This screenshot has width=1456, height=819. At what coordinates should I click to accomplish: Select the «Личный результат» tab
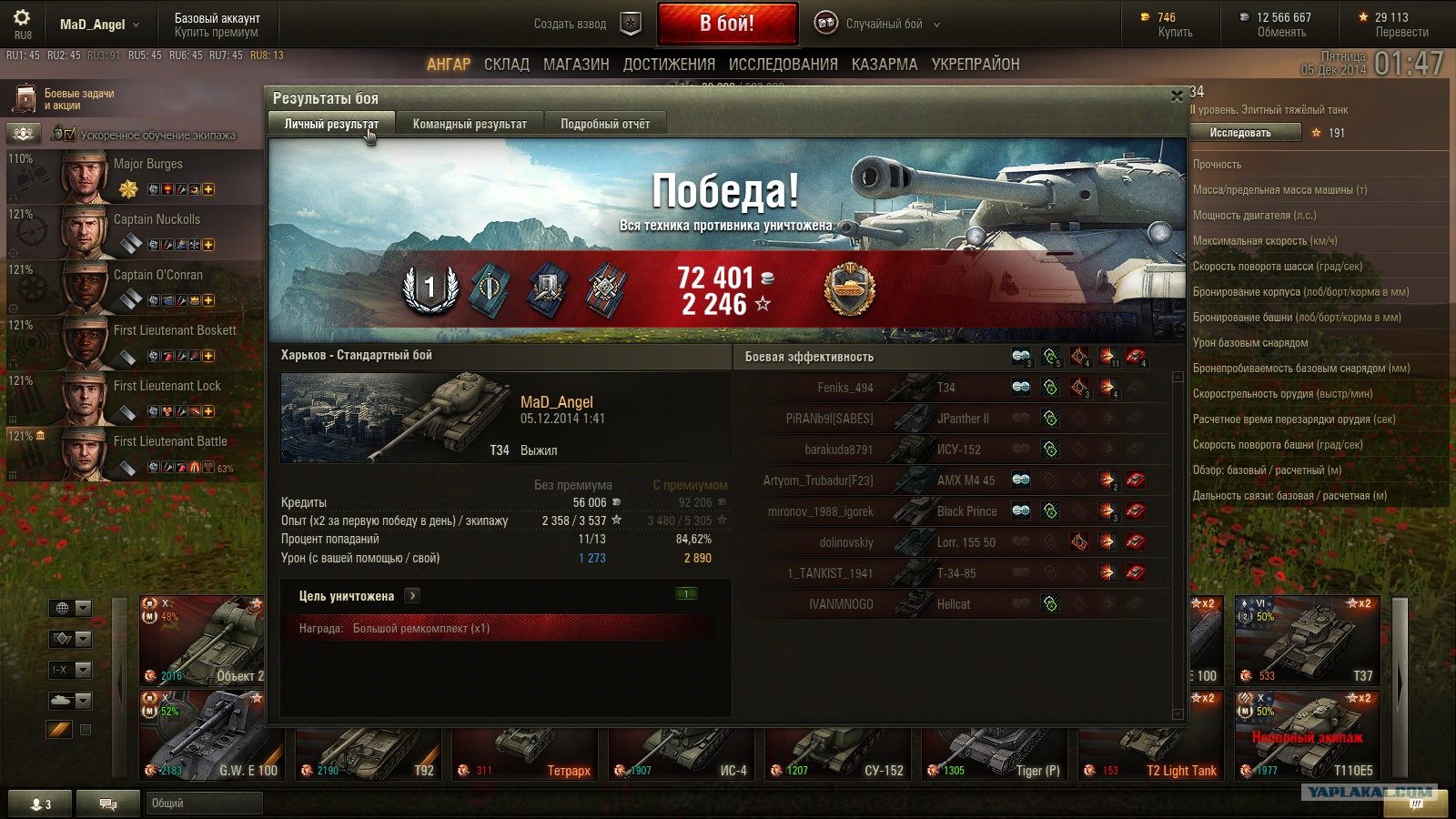point(331,124)
